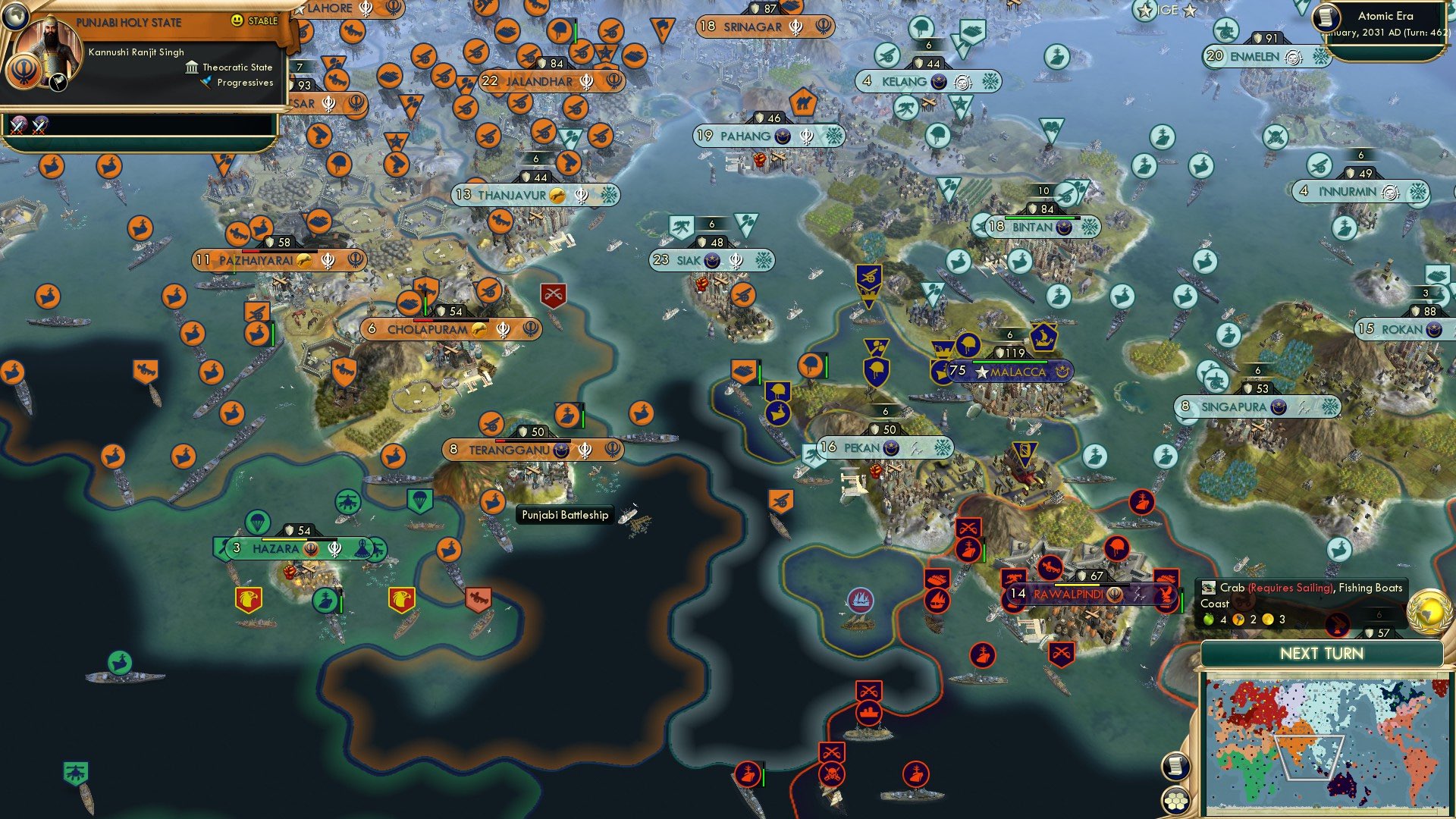Click the Progressives policy branch icon
The height and width of the screenshot is (819, 1456).
click(x=203, y=83)
